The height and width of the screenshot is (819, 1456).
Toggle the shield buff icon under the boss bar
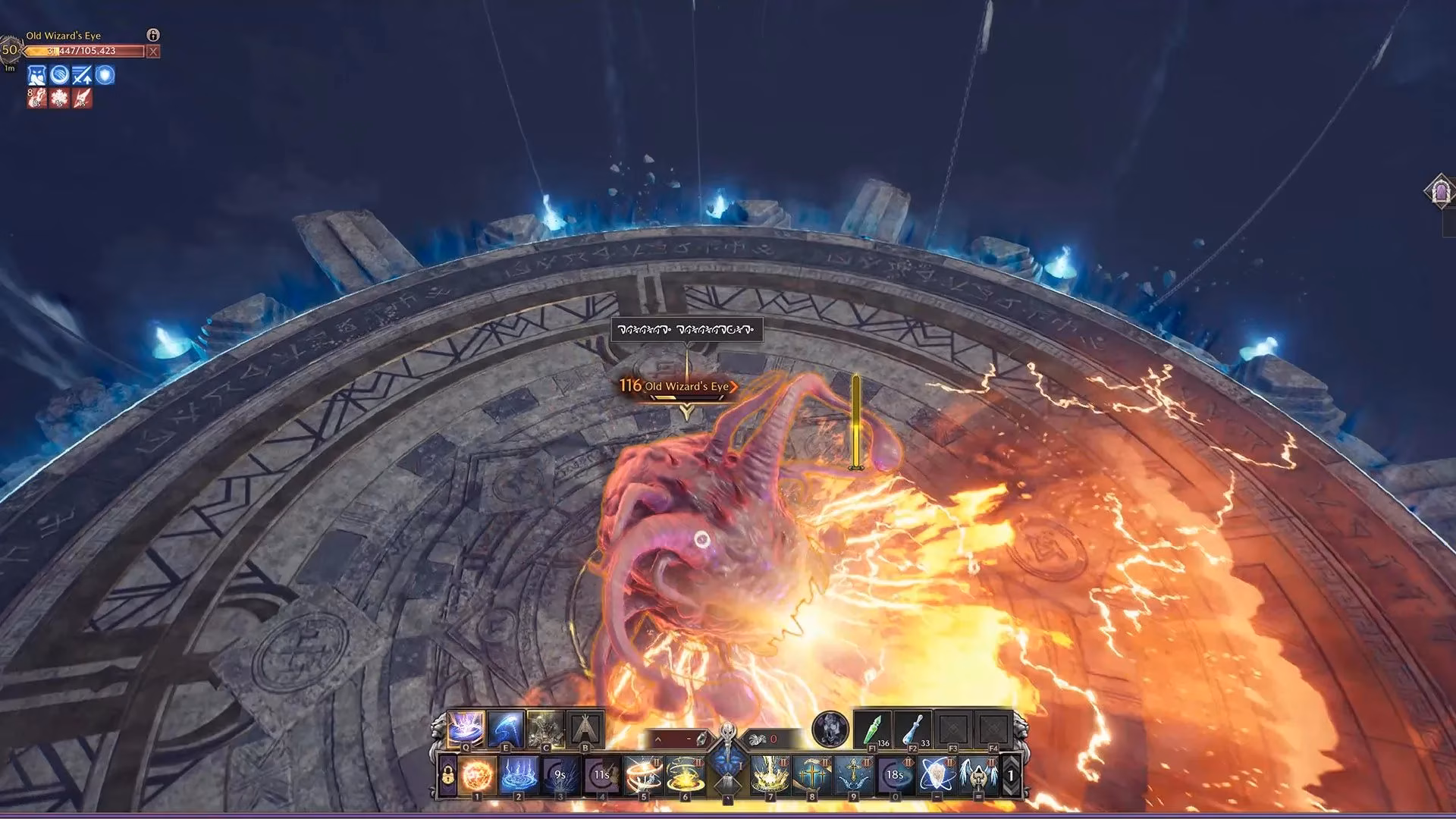click(x=105, y=76)
